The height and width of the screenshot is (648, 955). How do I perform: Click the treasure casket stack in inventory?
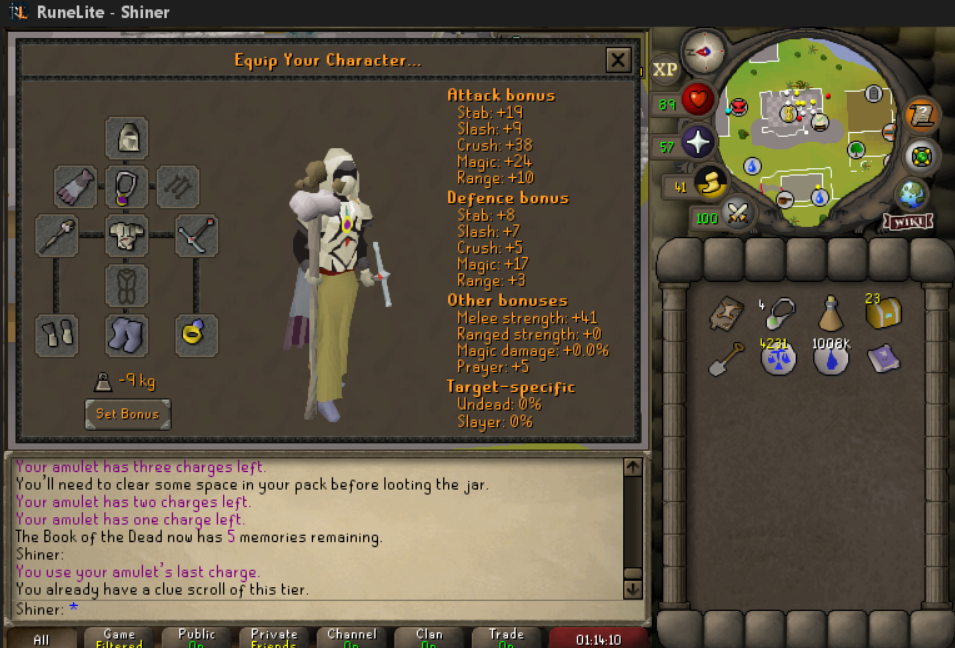882,314
